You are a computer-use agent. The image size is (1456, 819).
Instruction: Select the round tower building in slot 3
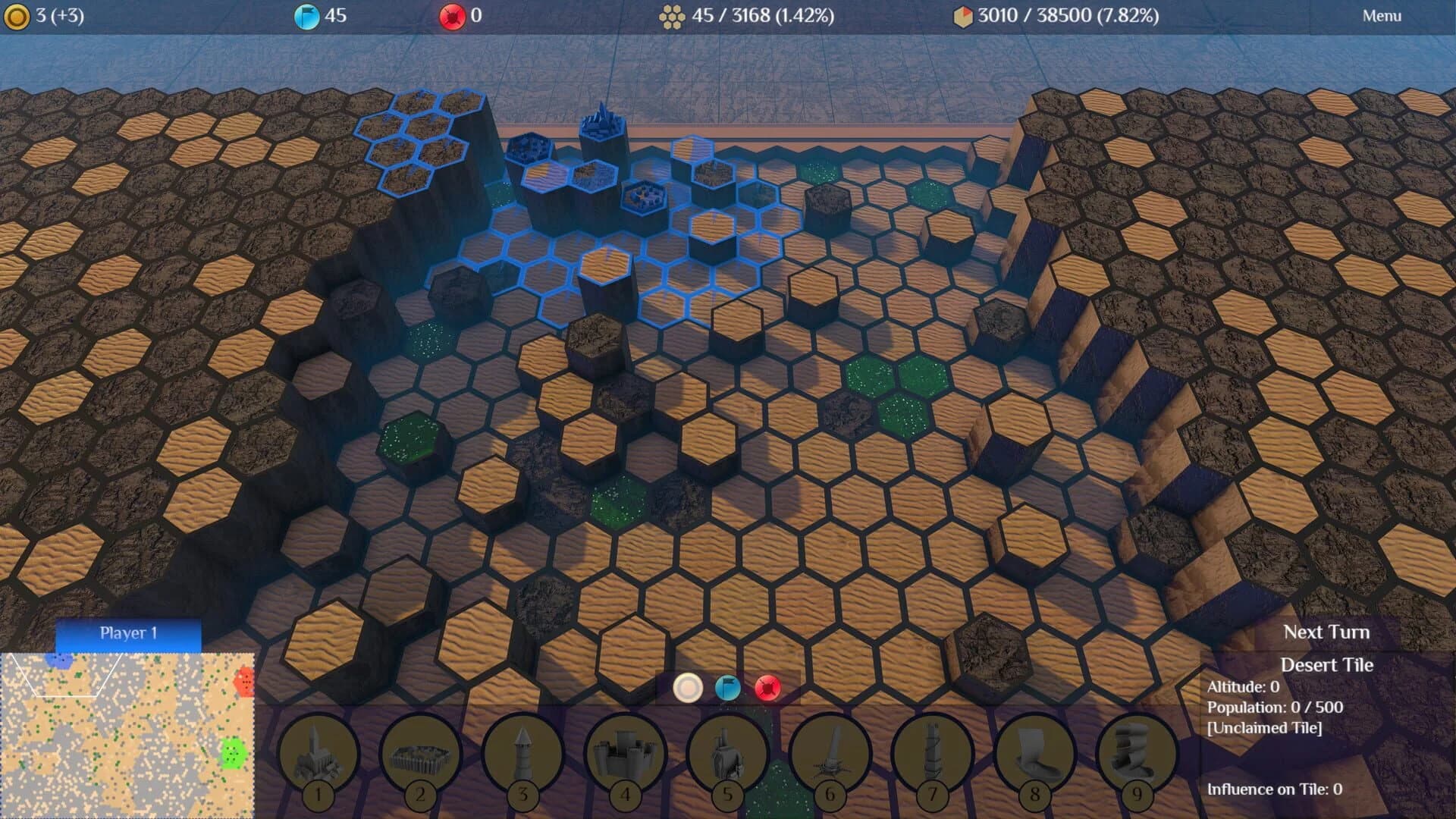522,755
